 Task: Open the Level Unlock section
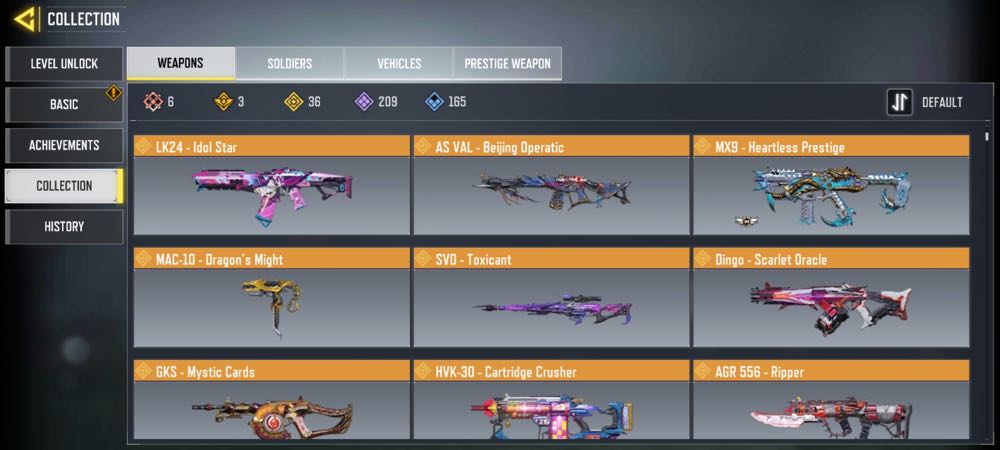click(x=64, y=64)
